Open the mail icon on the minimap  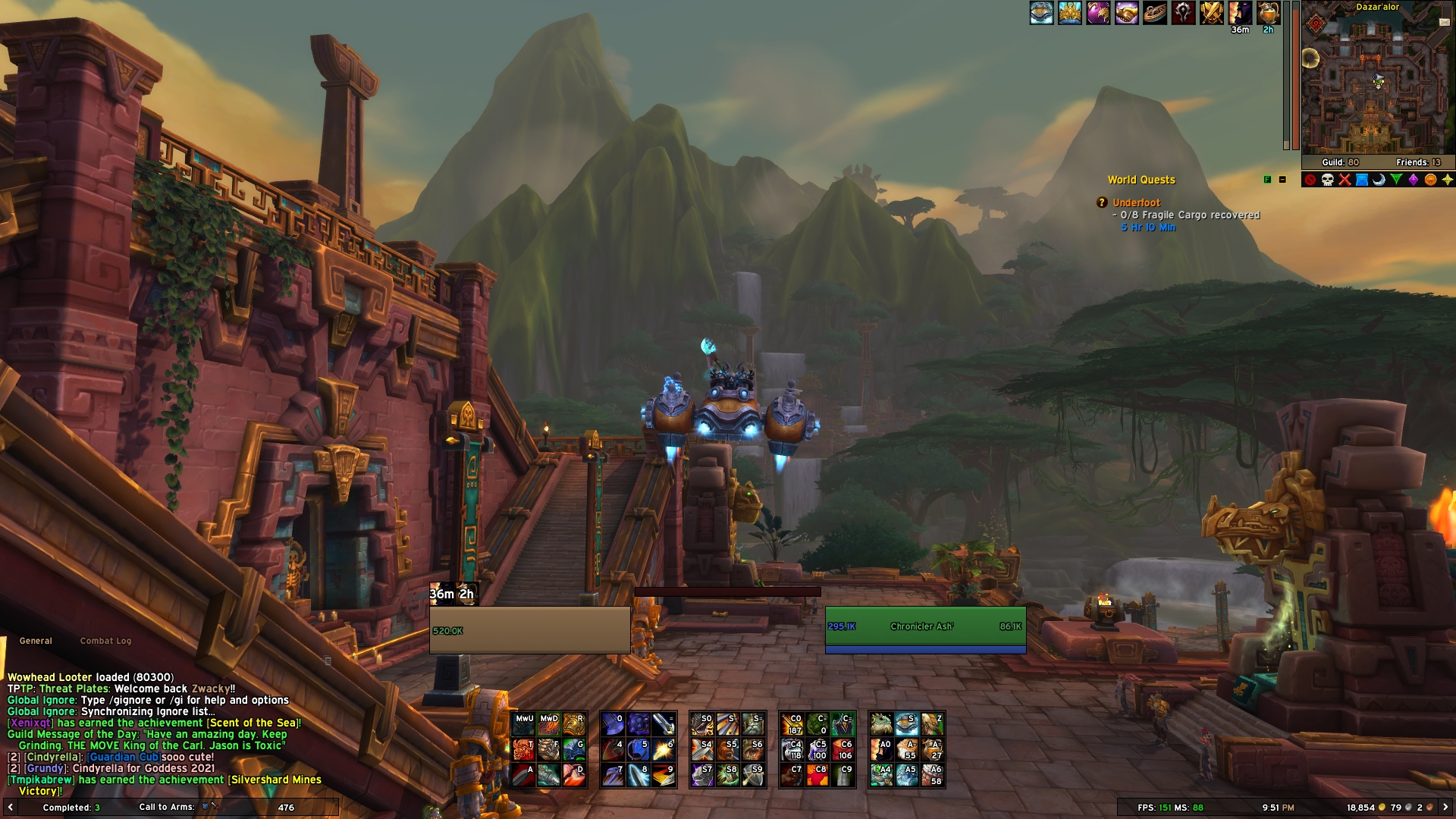click(1445, 20)
